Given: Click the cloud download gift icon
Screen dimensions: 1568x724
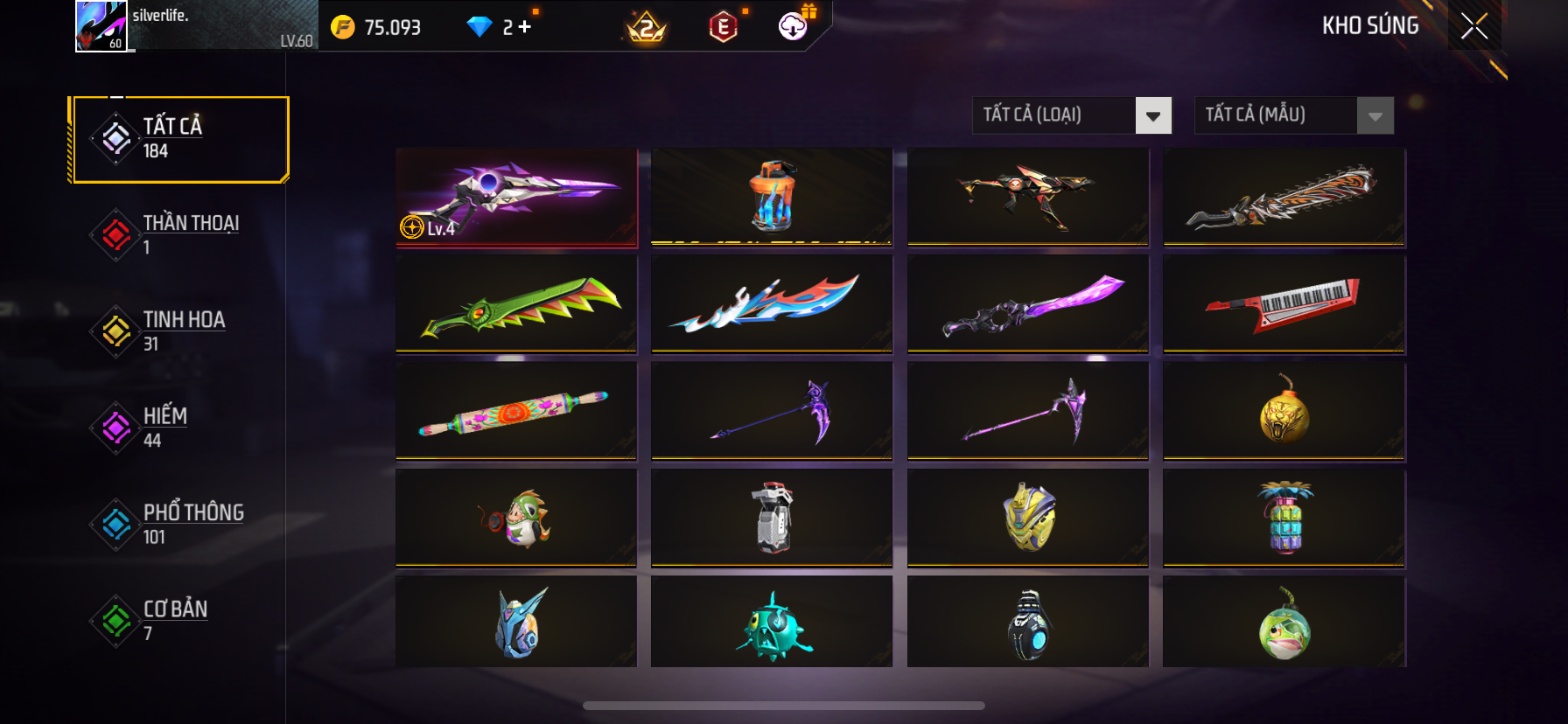Looking at the screenshot, I should point(794,27).
